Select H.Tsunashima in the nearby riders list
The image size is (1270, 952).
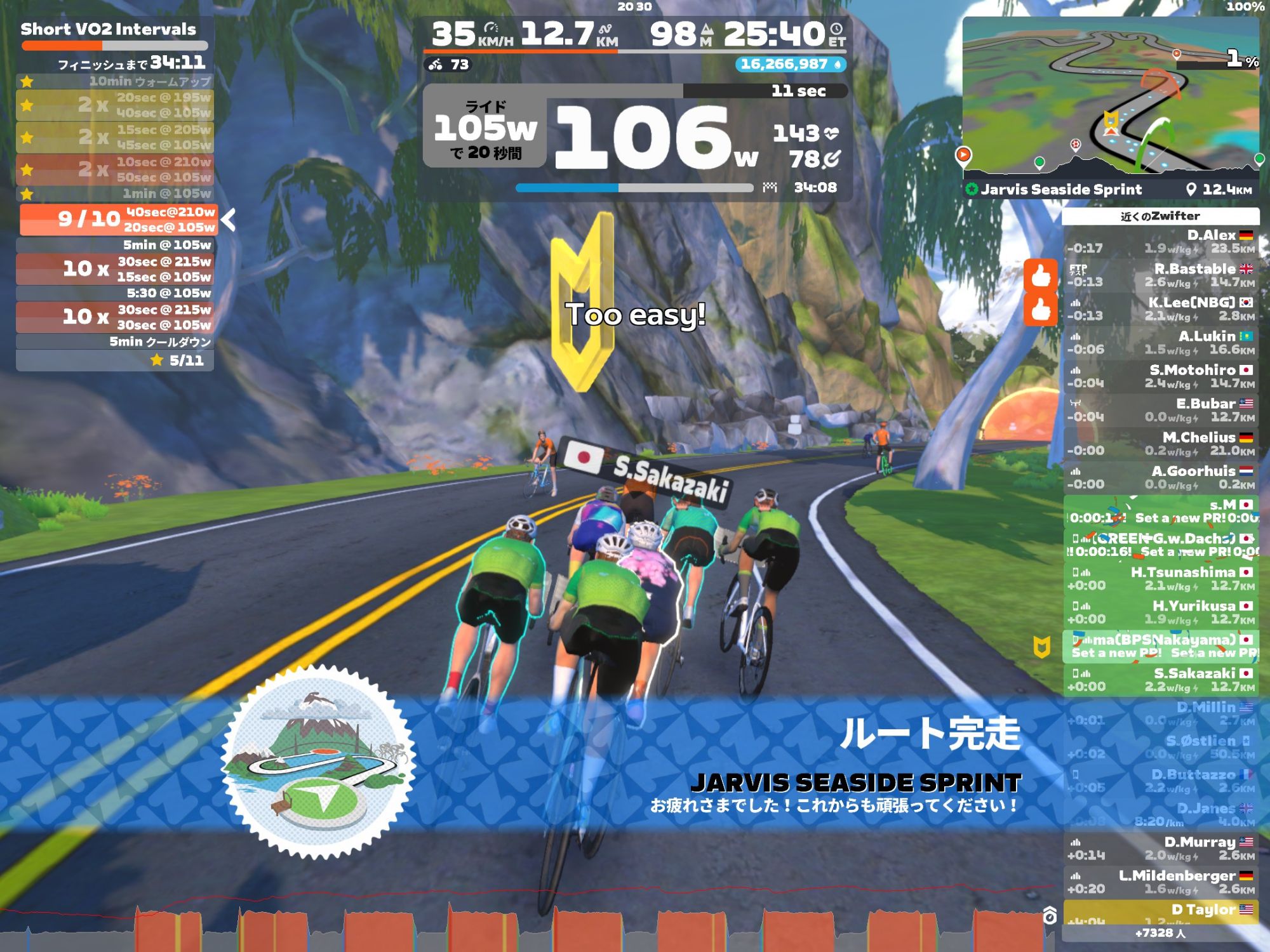coord(1161,578)
